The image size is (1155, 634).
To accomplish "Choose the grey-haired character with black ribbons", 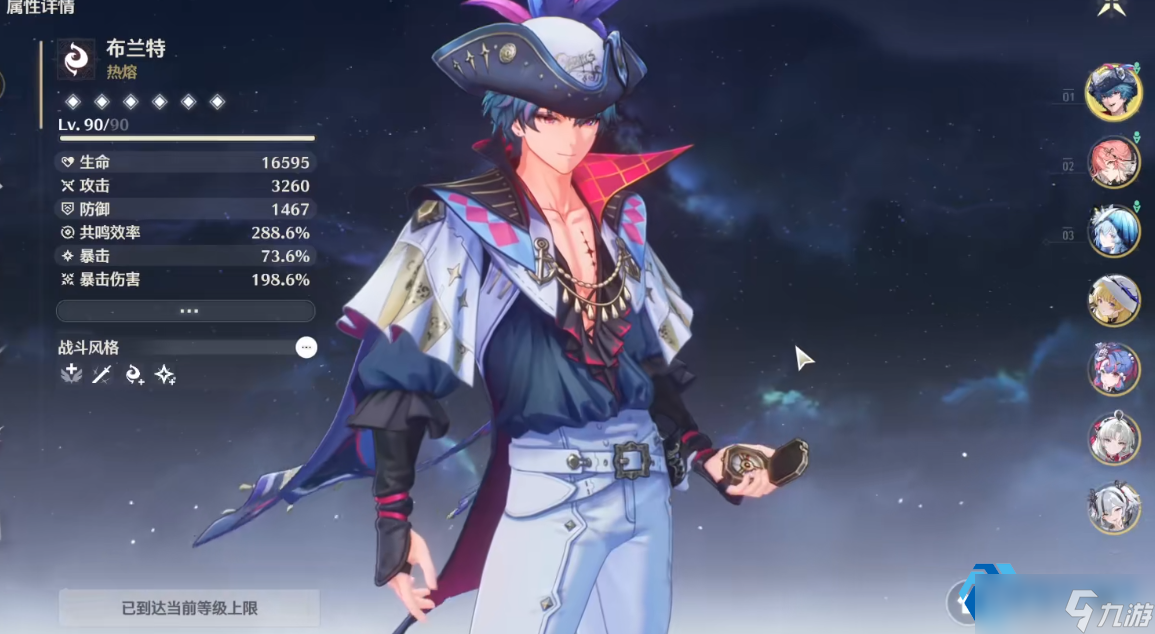I will (x=1113, y=507).
